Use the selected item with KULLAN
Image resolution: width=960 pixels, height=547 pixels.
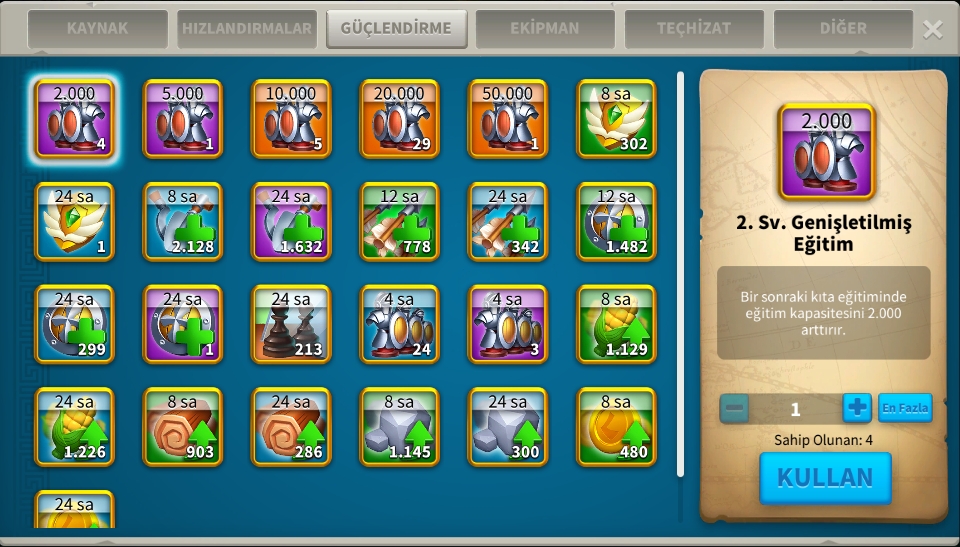click(x=825, y=478)
